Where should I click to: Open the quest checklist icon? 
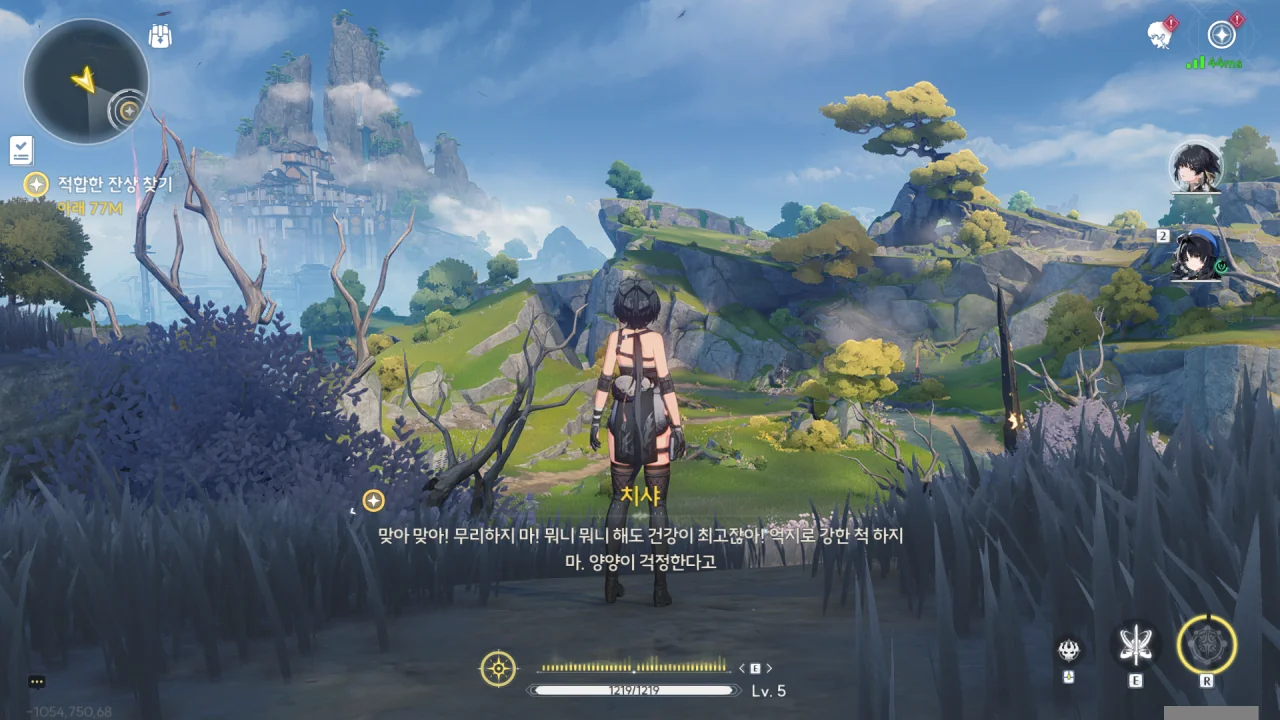(21, 150)
